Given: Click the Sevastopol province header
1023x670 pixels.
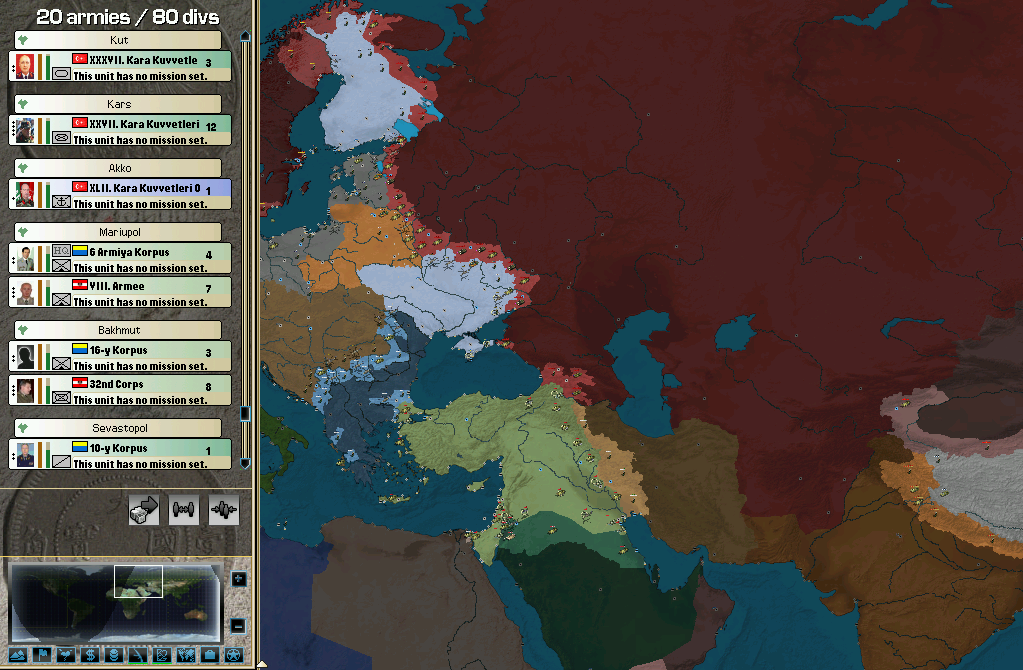Looking at the screenshot, I should tap(121, 428).
